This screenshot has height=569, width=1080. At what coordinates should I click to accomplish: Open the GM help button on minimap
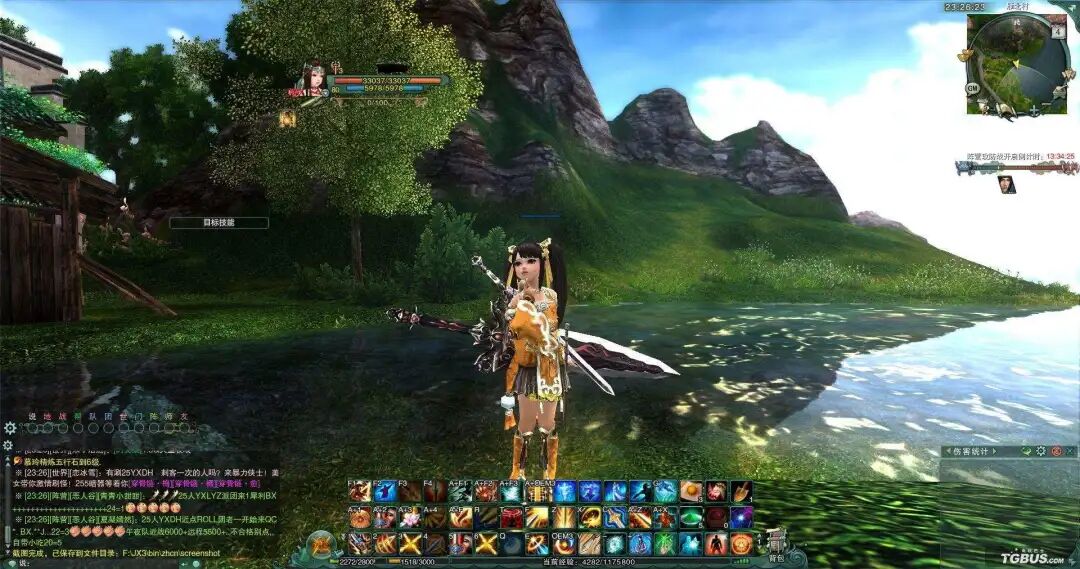click(972, 88)
